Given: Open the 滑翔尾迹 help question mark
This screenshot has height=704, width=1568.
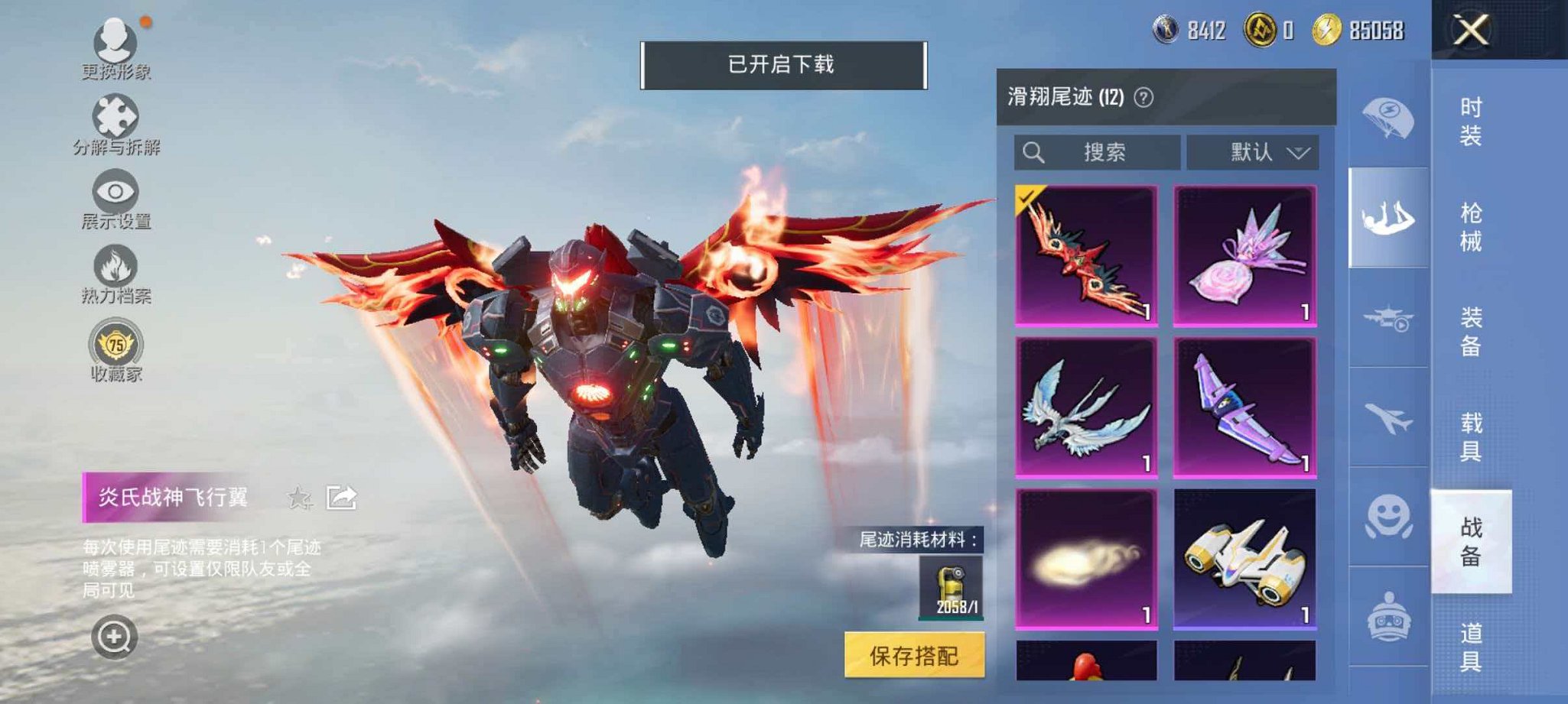Looking at the screenshot, I should click(x=1144, y=99).
